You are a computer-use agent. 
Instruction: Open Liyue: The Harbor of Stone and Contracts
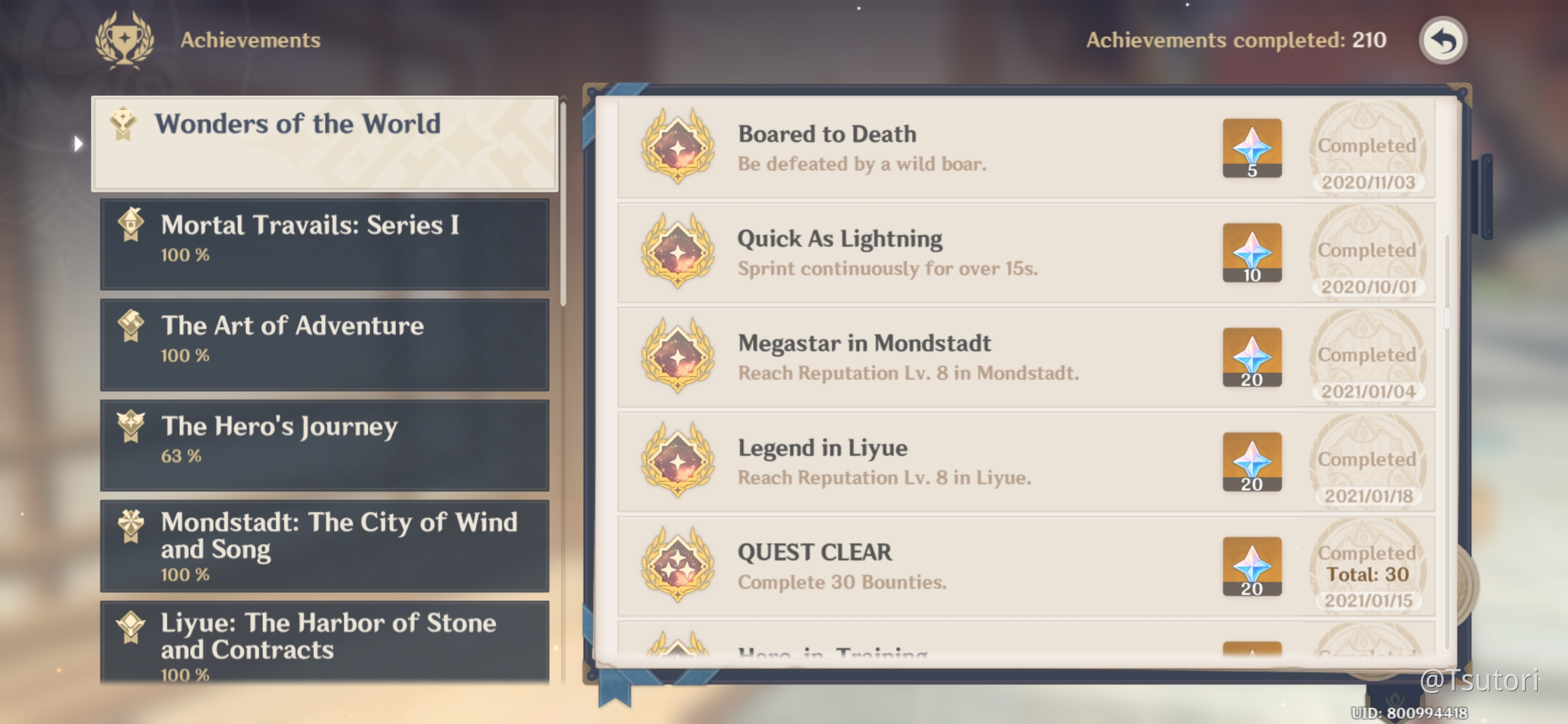pyautogui.click(x=325, y=644)
